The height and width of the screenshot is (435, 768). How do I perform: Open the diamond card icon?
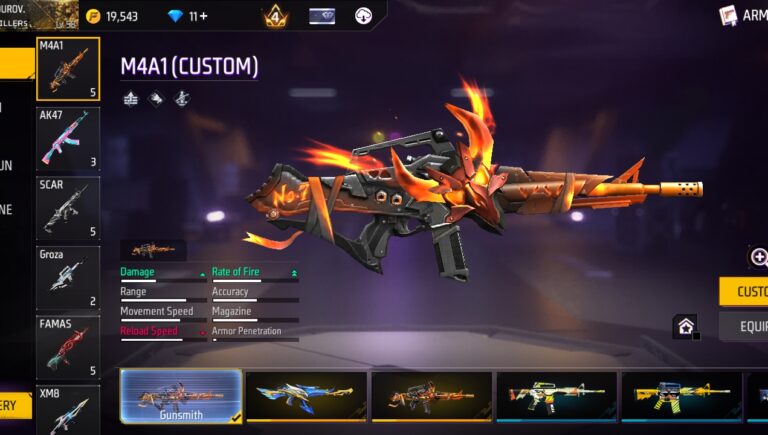pyautogui.click(x=322, y=16)
